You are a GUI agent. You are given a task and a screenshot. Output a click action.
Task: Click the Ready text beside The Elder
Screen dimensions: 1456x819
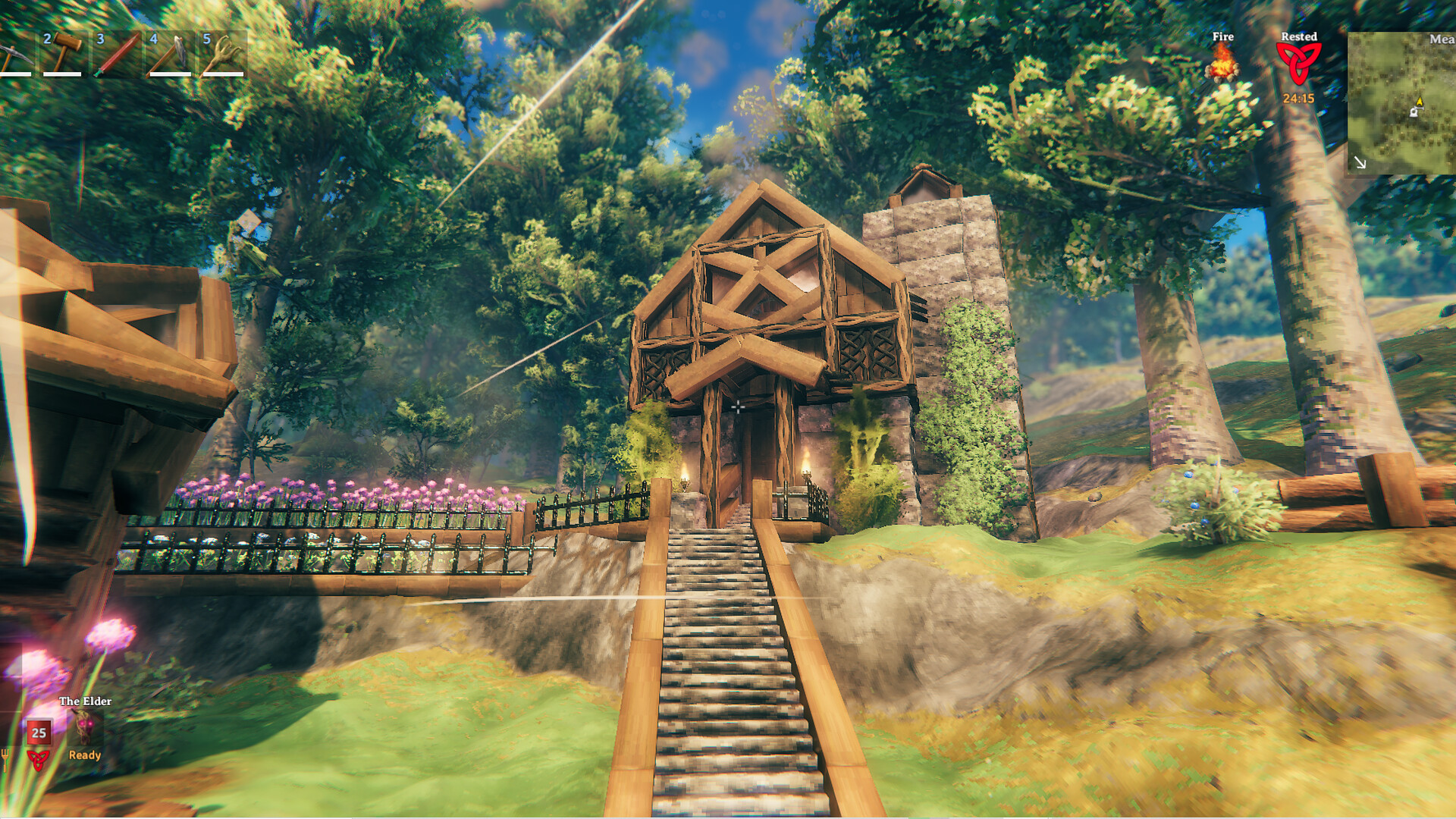pos(84,757)
